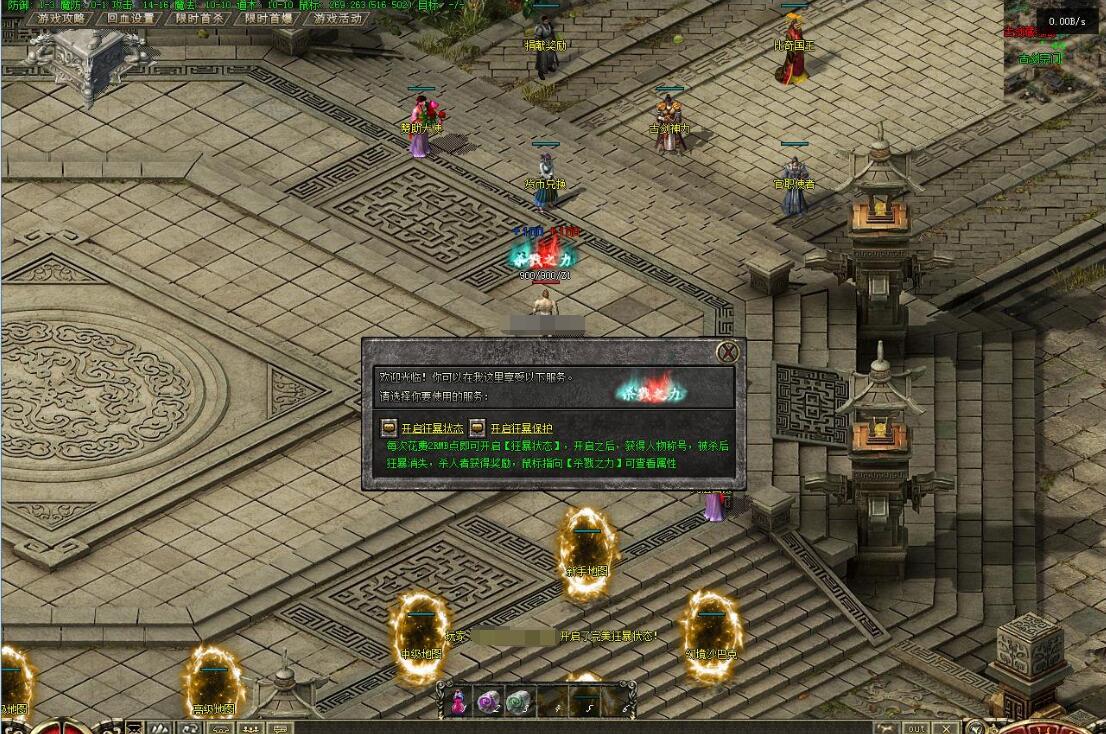
Task: Open the 游戏攻略 game guide button
Action: [62, 18]
